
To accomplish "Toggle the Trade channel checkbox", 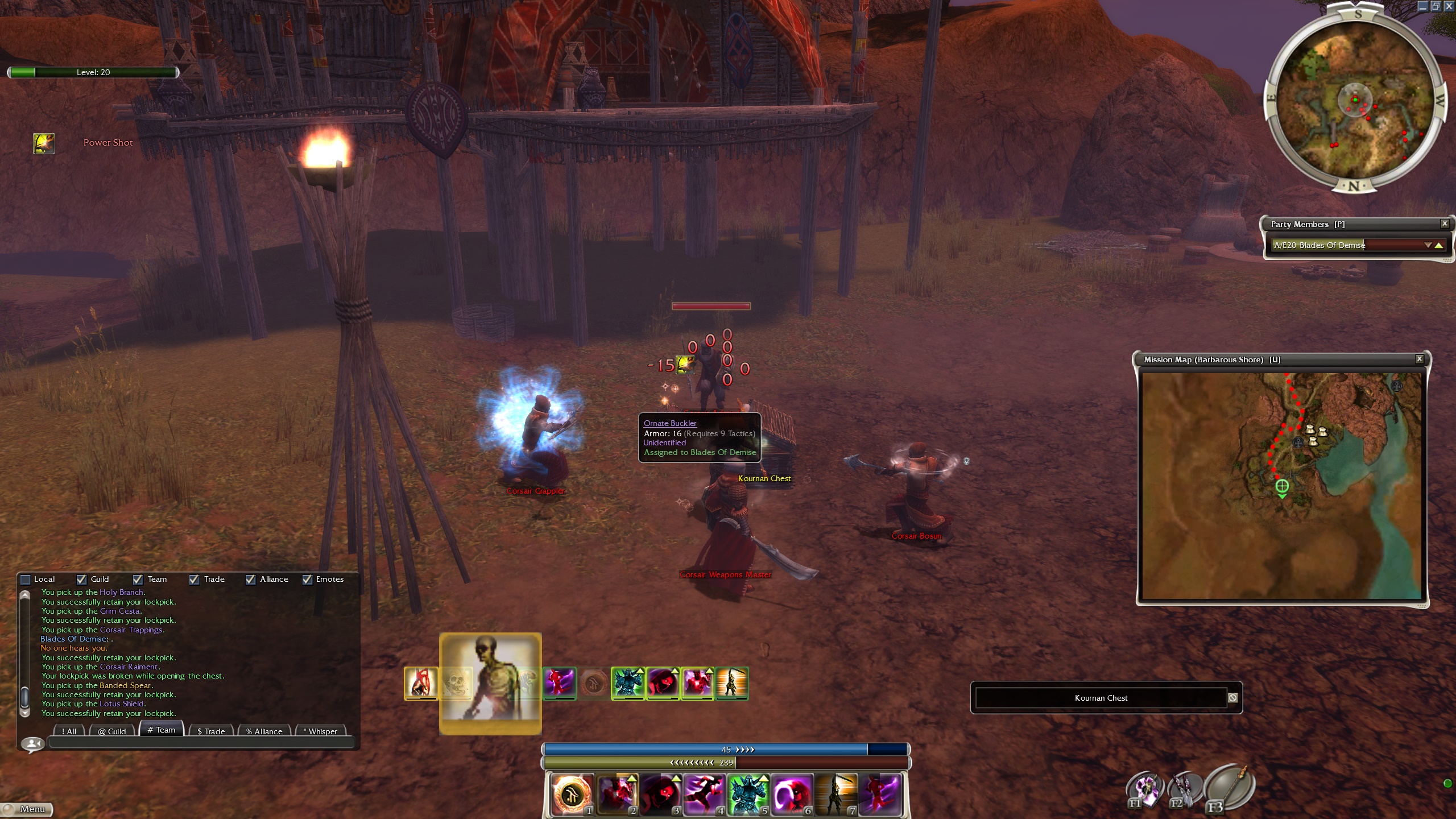I will pos(194,580).
